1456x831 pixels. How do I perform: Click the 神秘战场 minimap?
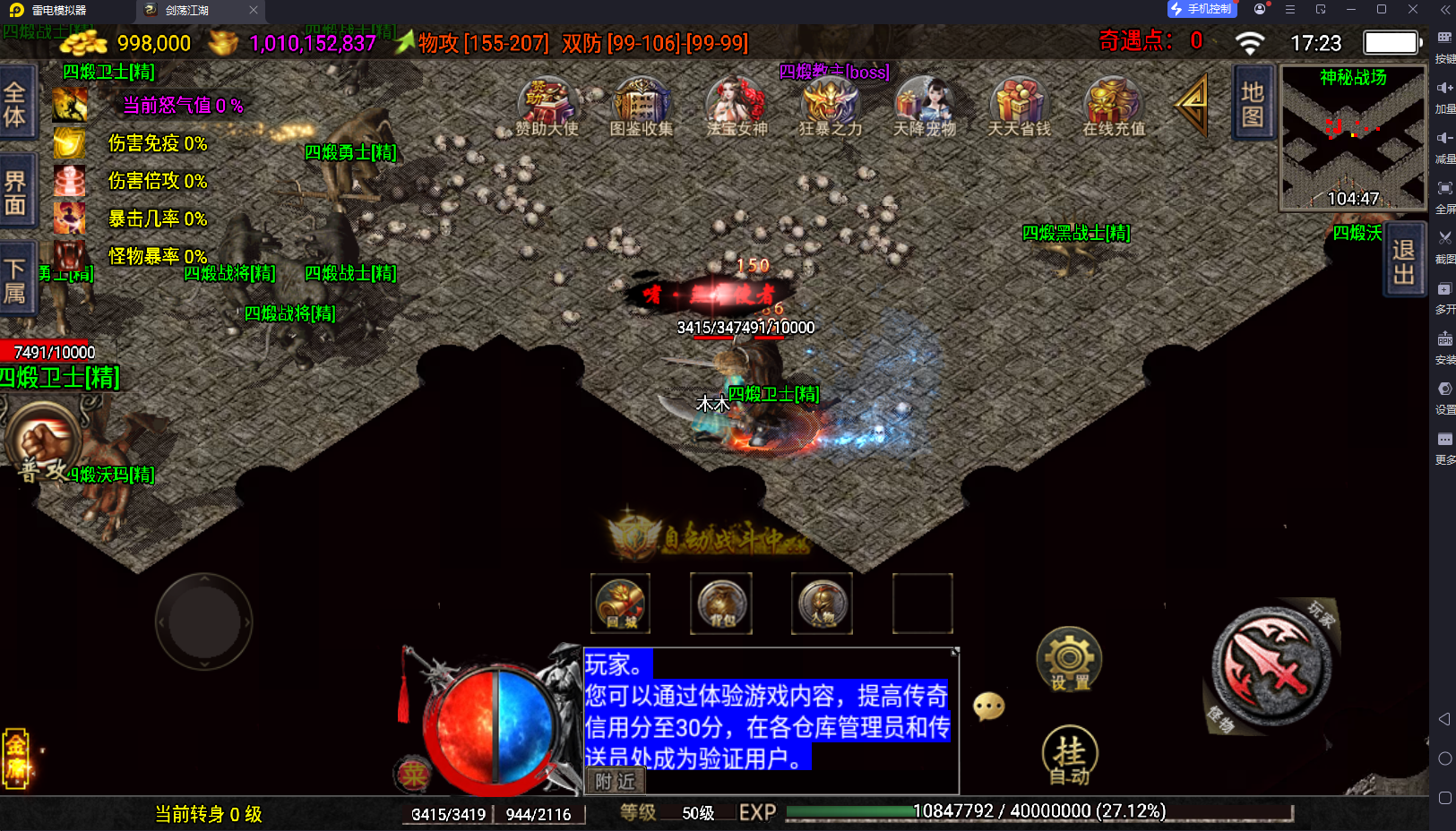coord(1353,139)
